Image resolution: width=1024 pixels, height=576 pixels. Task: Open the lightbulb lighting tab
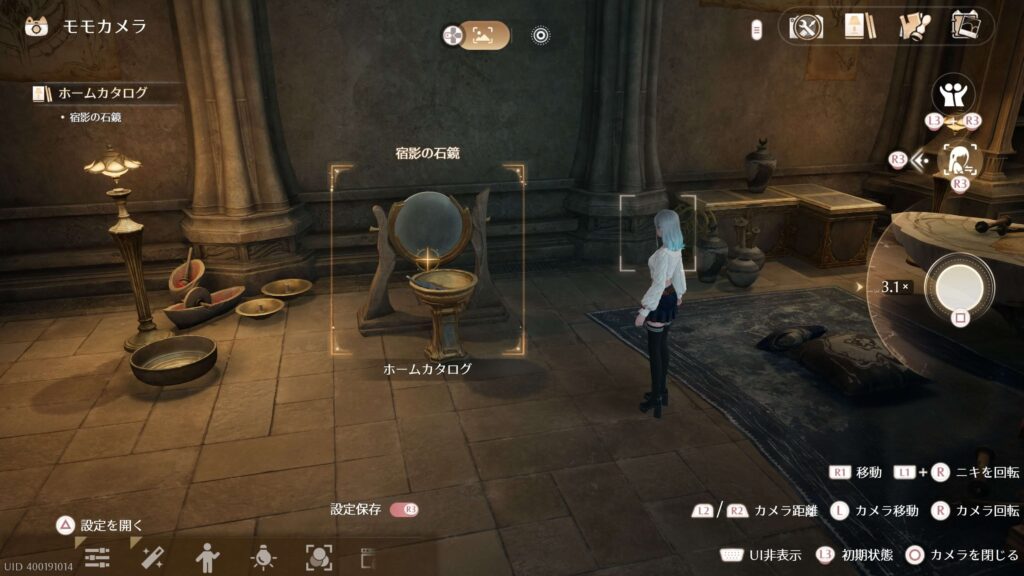263,557
